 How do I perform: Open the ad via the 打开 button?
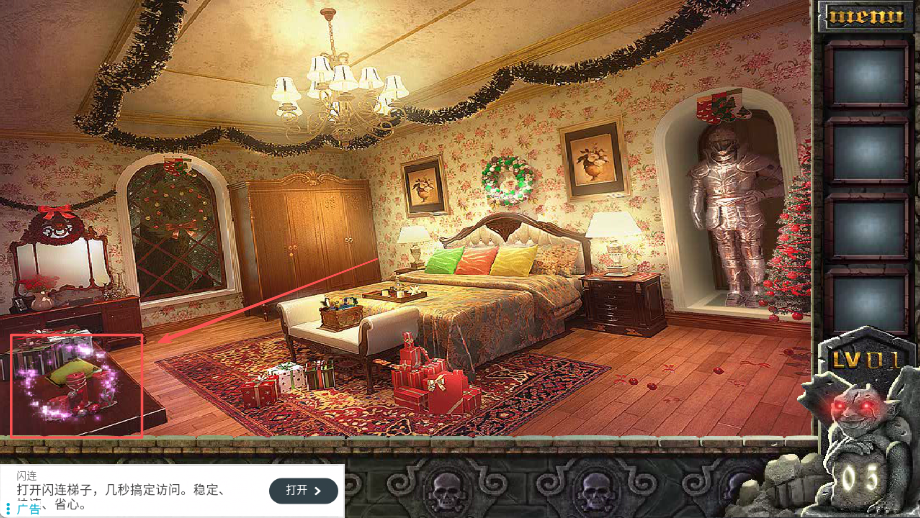[303, 490]
